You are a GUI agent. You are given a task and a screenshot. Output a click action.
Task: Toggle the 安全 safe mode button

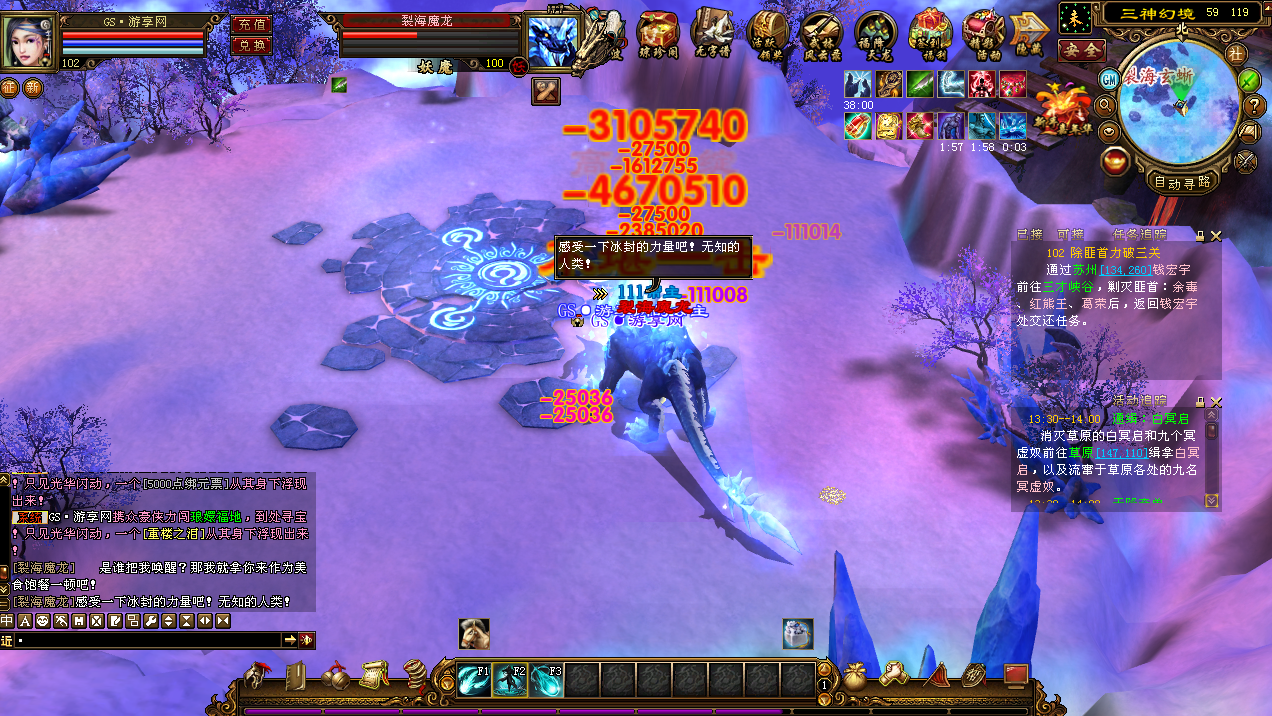pyautogui.click(x=1081, y=49)
